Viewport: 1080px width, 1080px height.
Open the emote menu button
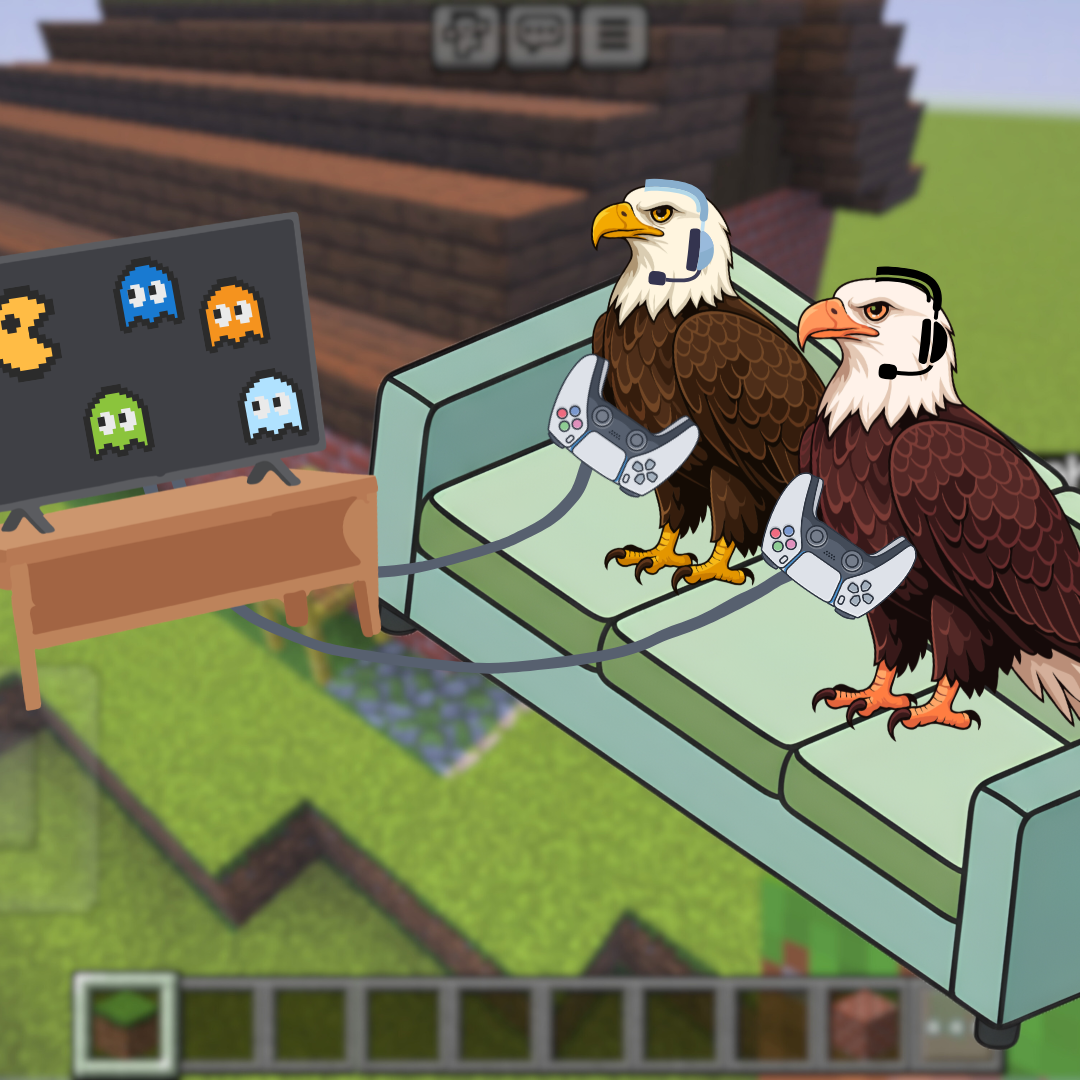[466, 37]
